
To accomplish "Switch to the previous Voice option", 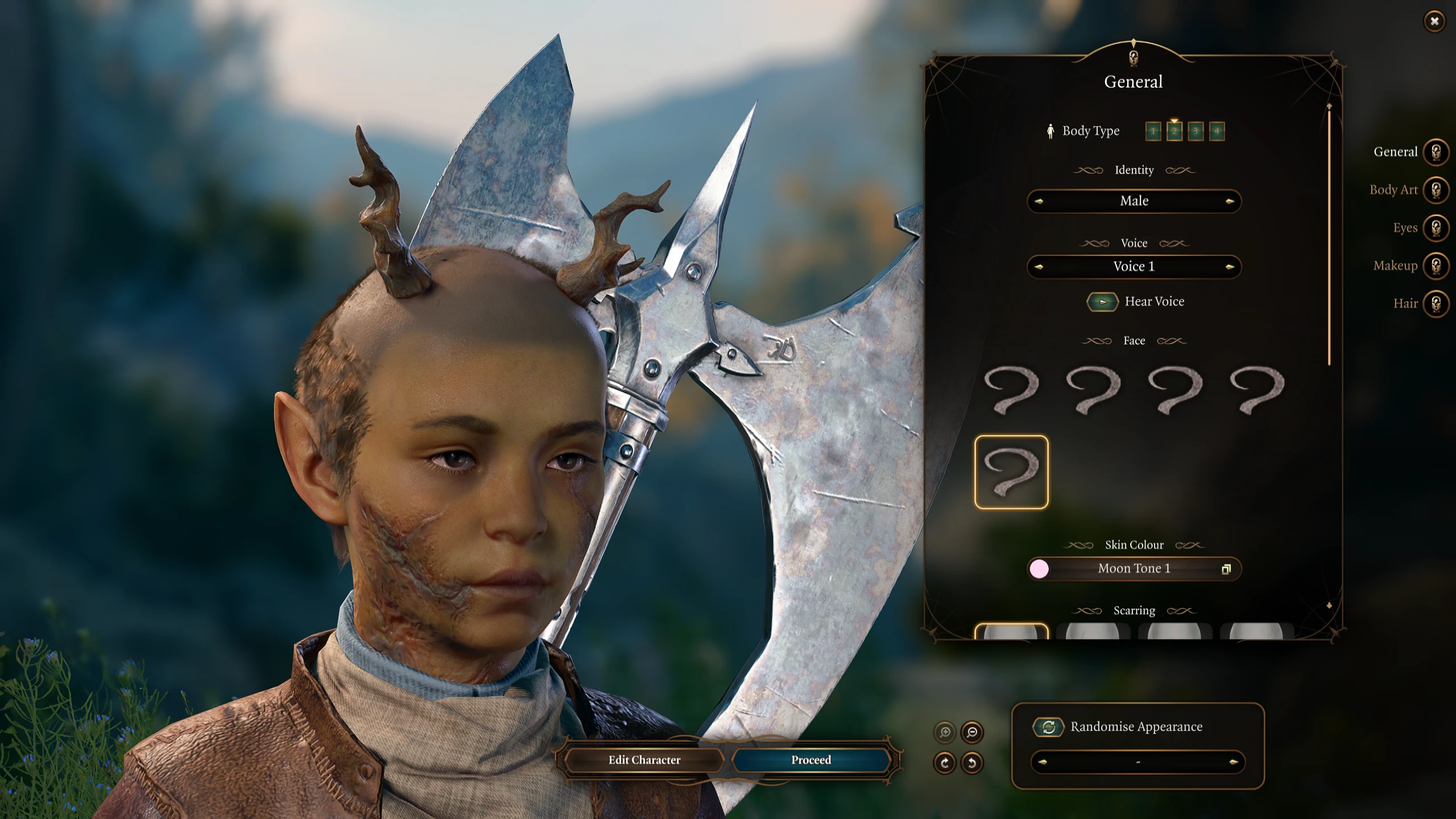I will pos(1039,267).
